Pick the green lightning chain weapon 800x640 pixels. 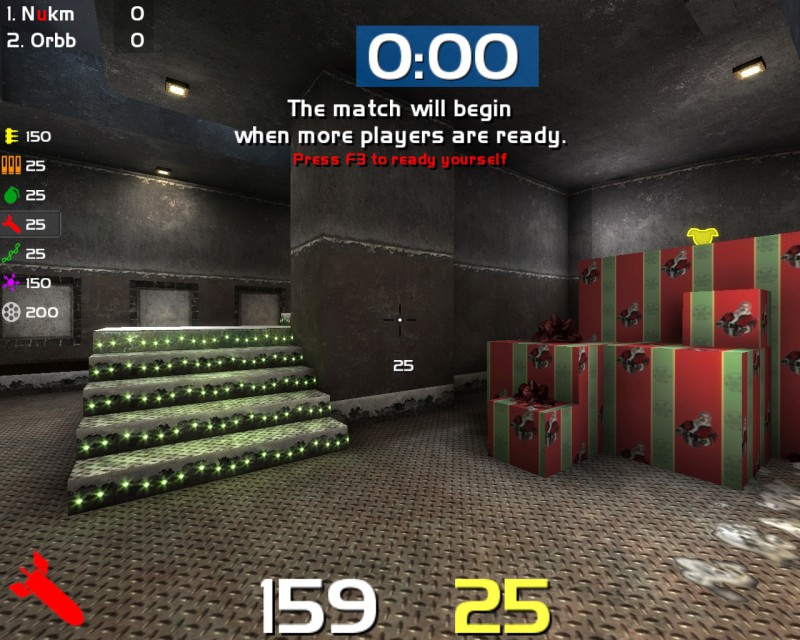click(x=12, y=253)
